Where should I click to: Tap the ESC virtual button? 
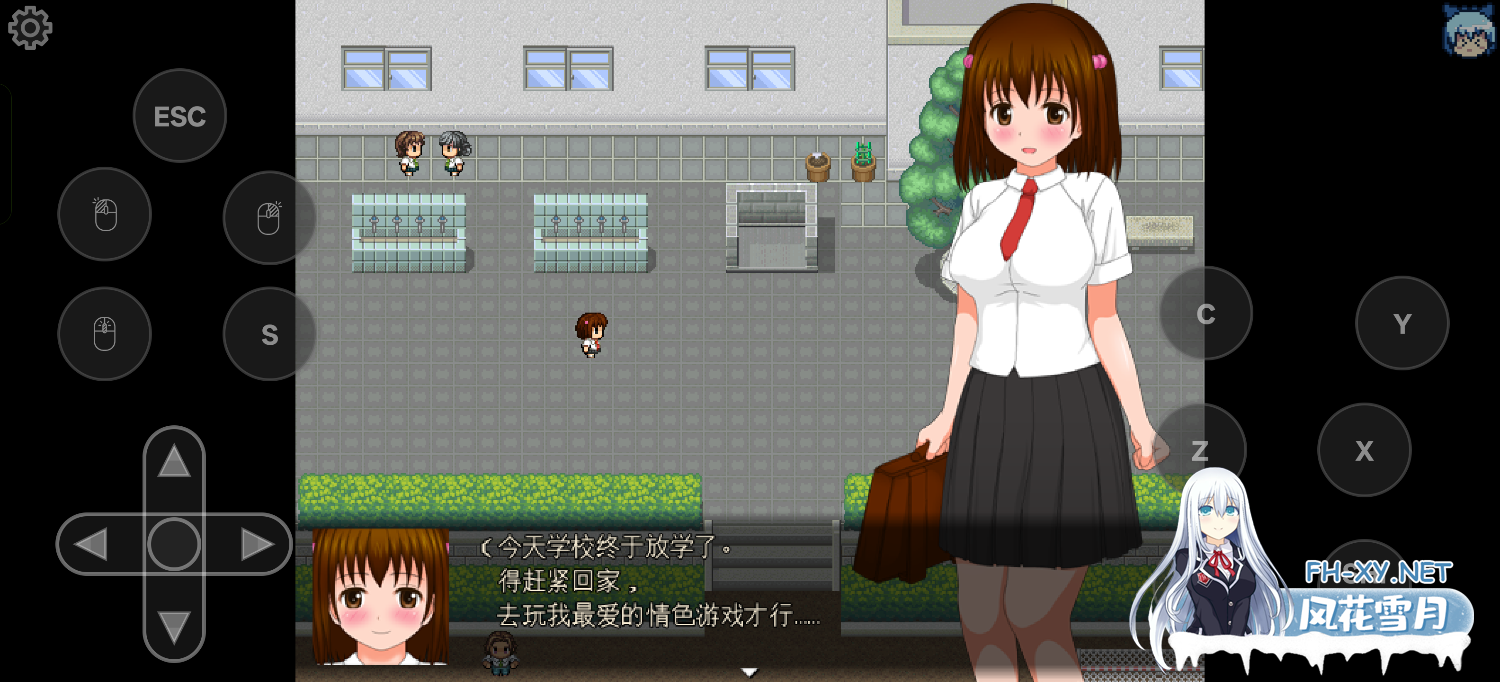pos(180,116)
